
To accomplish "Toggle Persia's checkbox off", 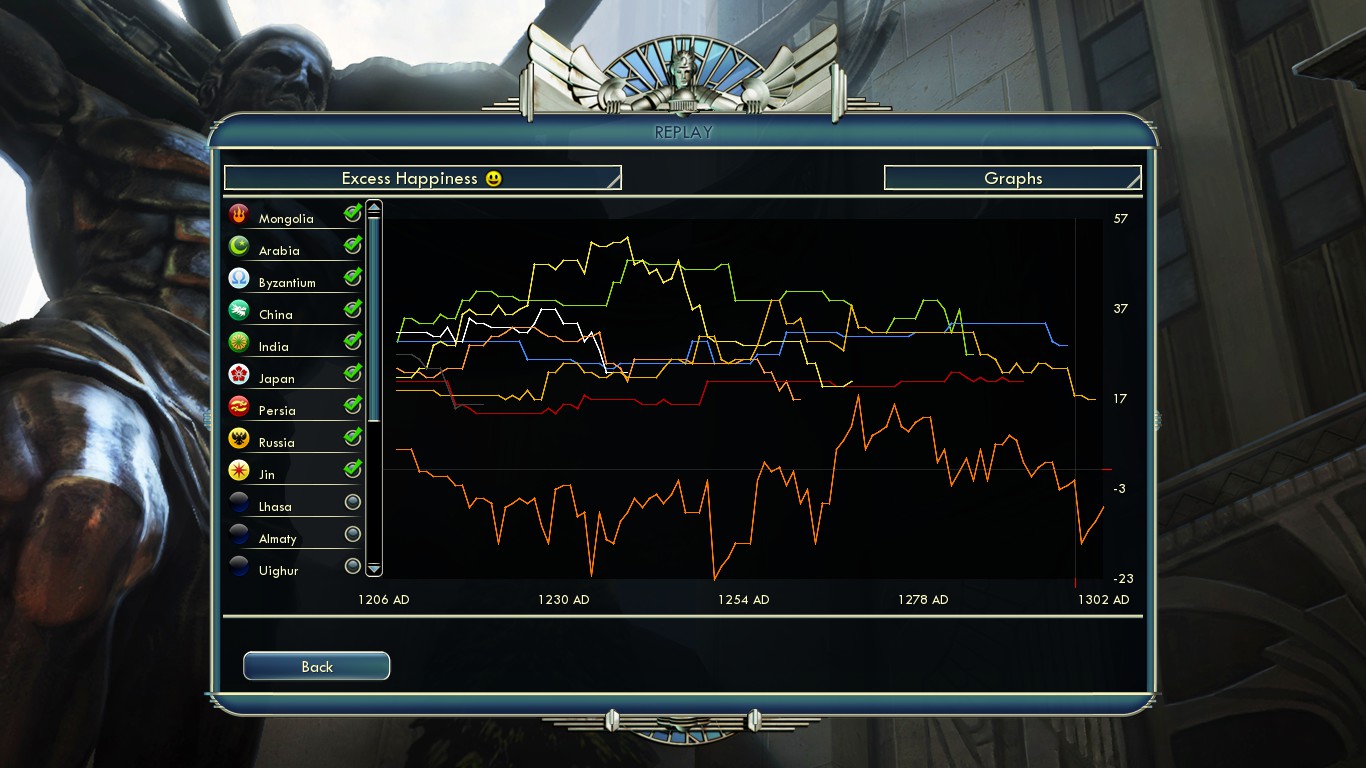I will (352, 405).
